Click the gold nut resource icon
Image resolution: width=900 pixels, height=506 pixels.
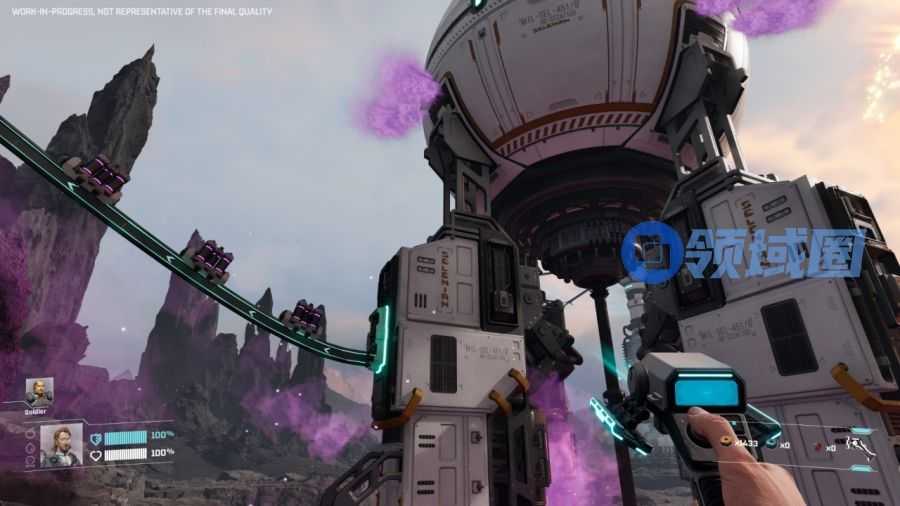tap(726, 441)
